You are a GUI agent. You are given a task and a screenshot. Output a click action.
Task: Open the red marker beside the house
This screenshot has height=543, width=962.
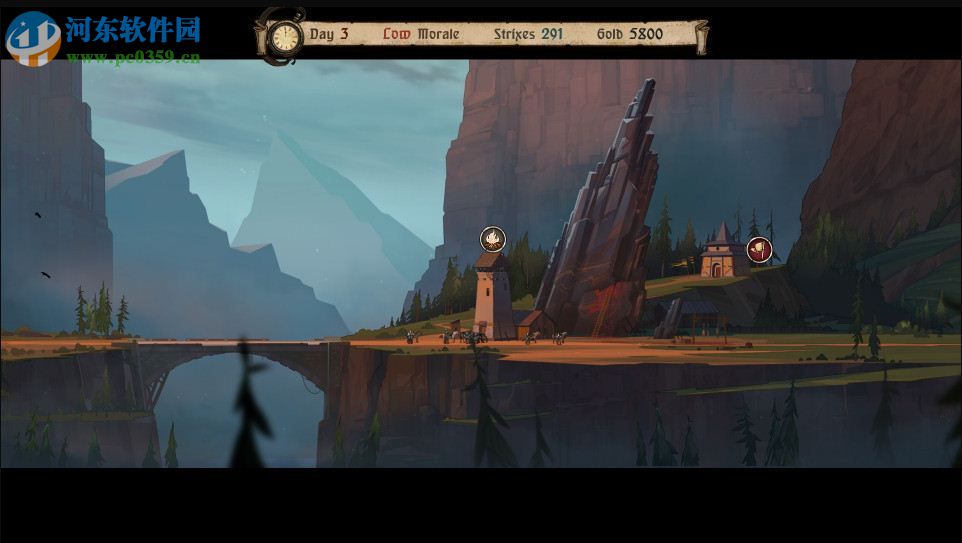(759, 250)
